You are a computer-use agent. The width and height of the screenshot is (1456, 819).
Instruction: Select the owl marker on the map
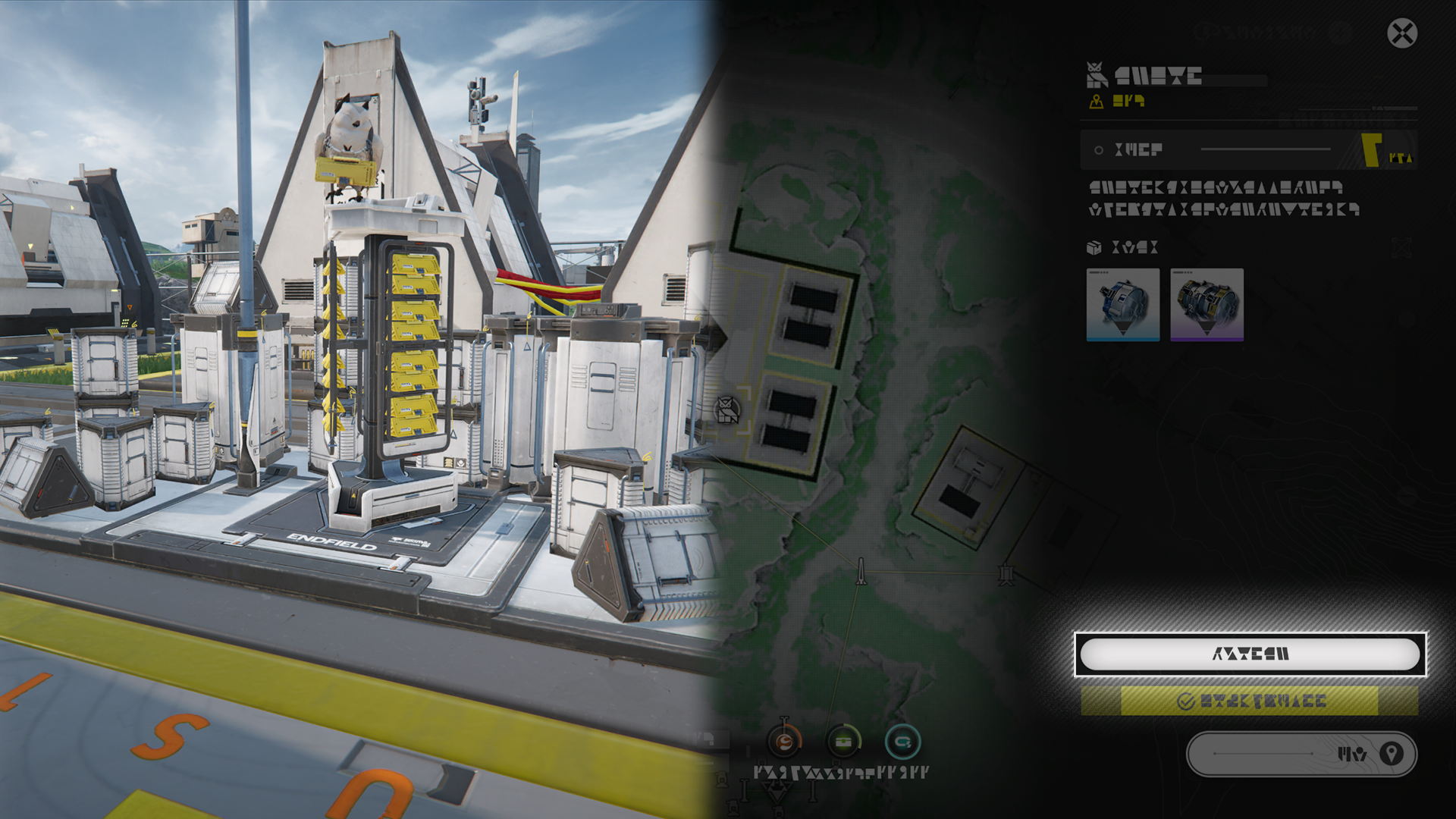click(x=727, y=410)
